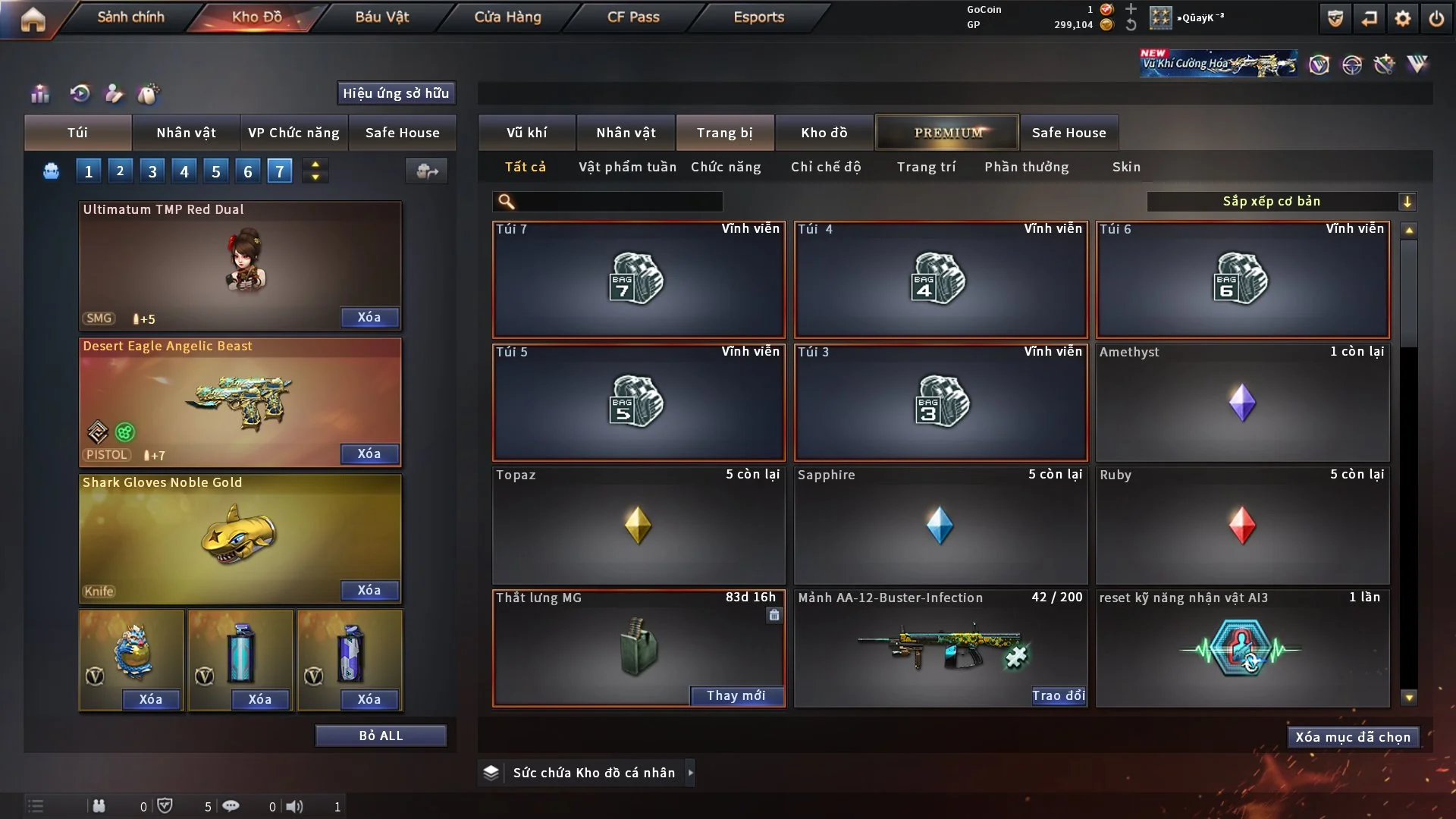The width and height of the screenshot is (1456, 819).
Task: Click the power exit icon
Action: (1436, 18)
